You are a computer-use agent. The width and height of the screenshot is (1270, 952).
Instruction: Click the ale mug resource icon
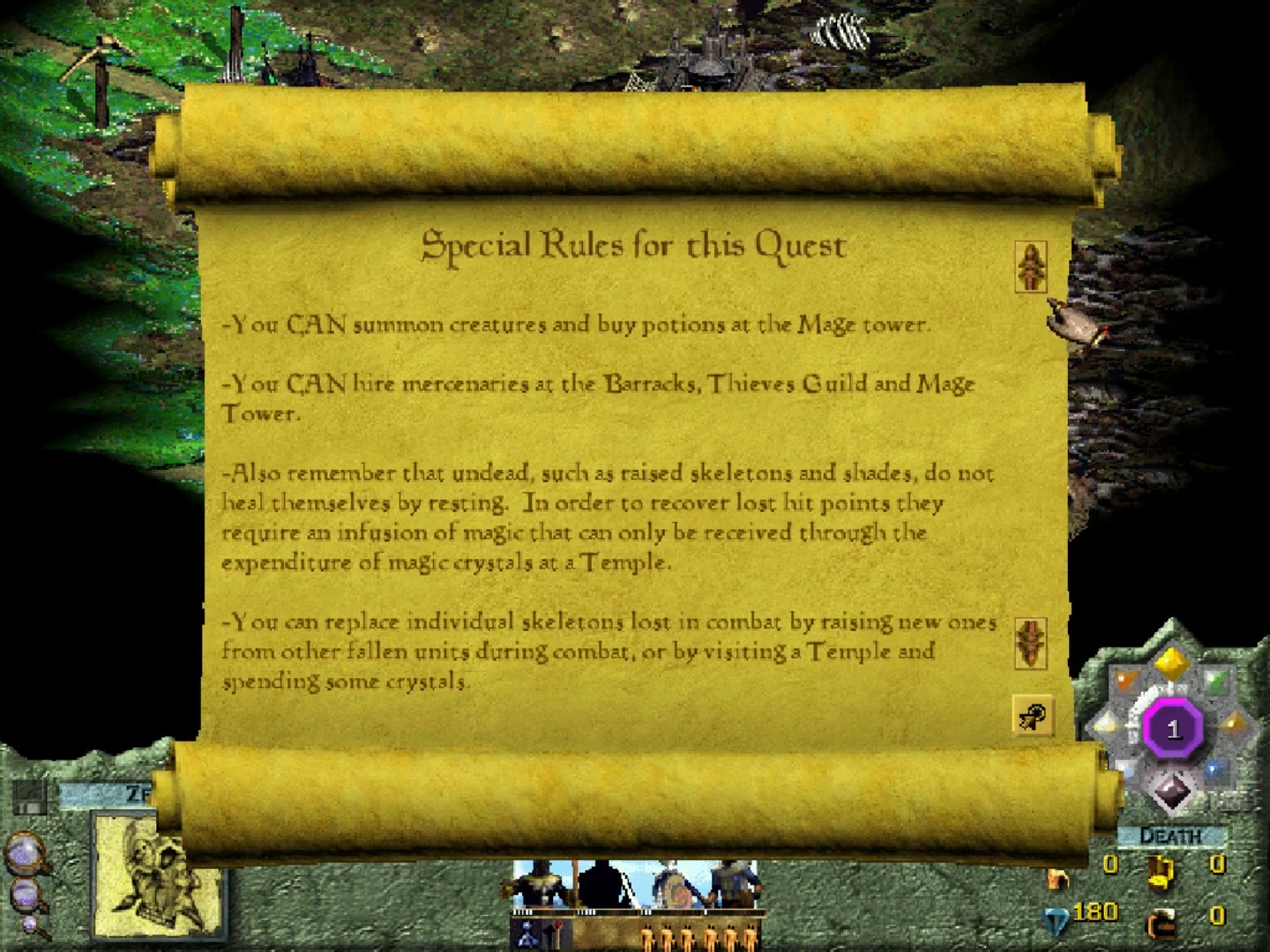tap(1161, 923)
